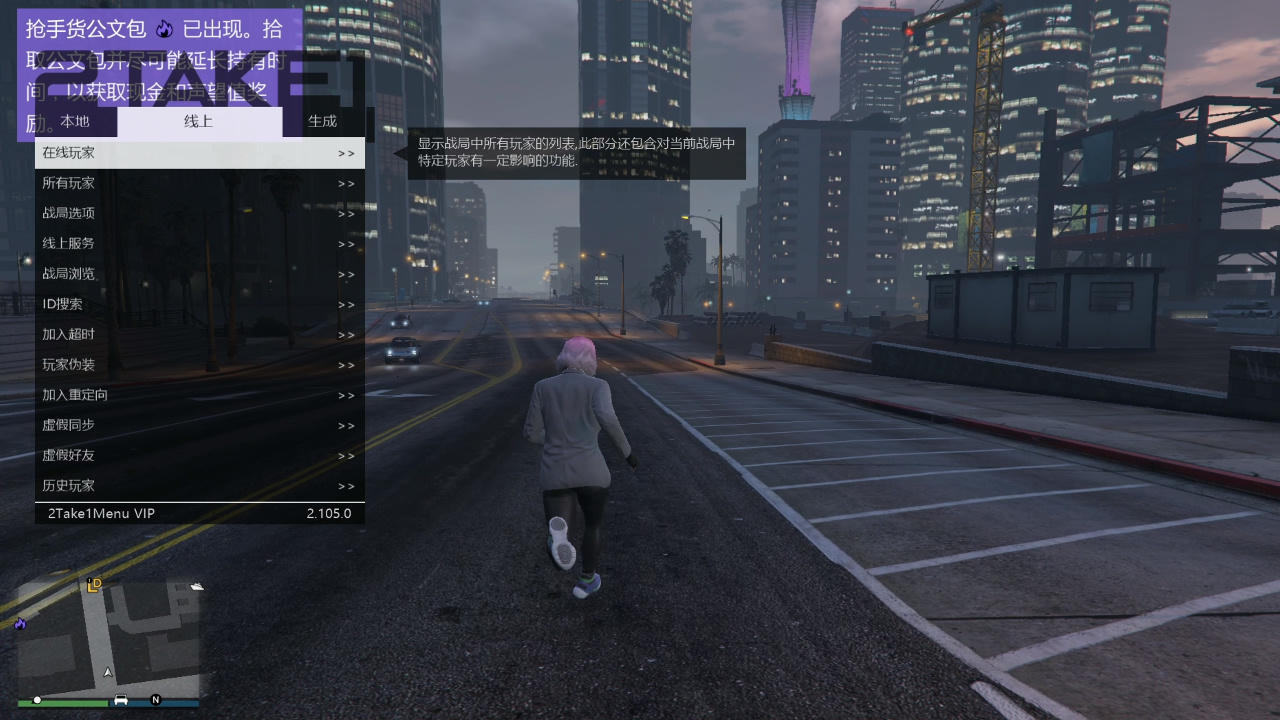Switch to the 生成 tab
The height and width of the screenshot is (720, 1280).
point(322,121)
